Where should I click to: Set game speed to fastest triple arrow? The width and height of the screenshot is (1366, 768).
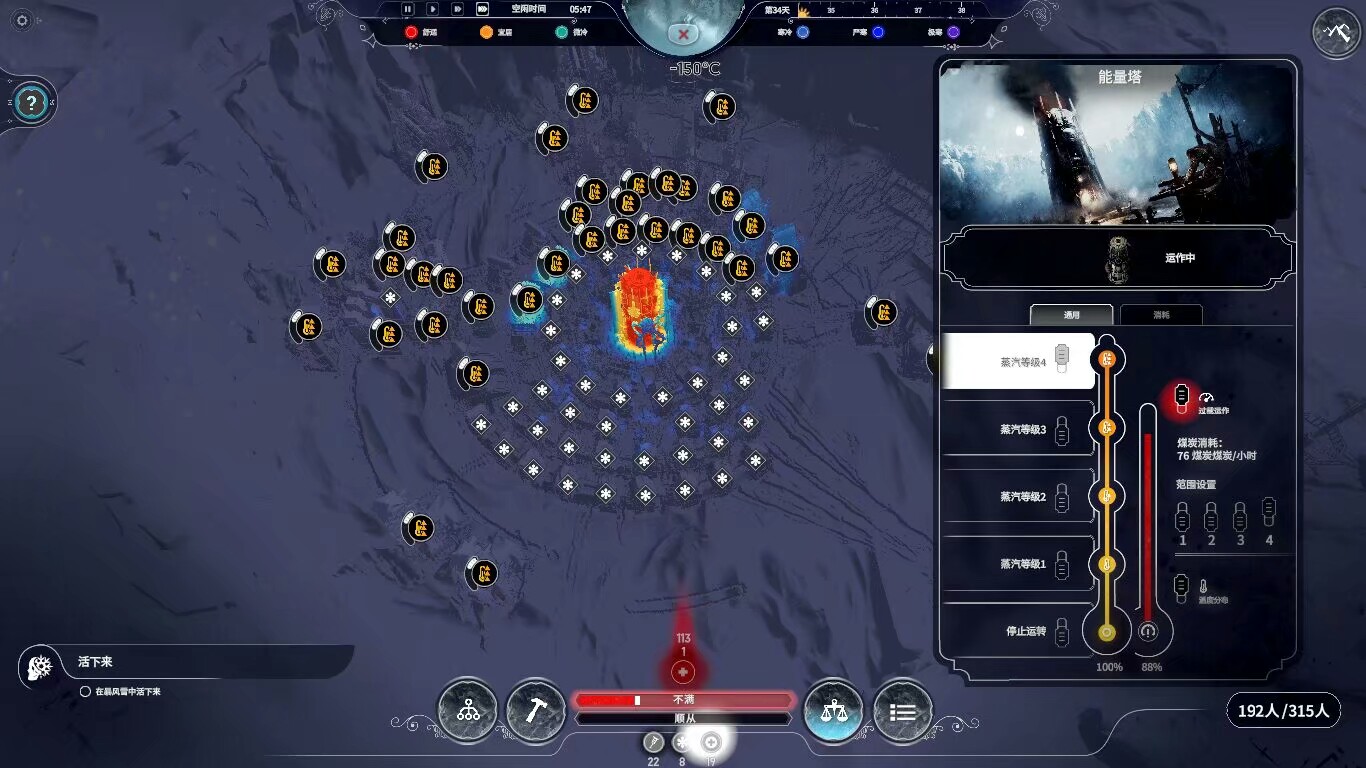(482, 9)
